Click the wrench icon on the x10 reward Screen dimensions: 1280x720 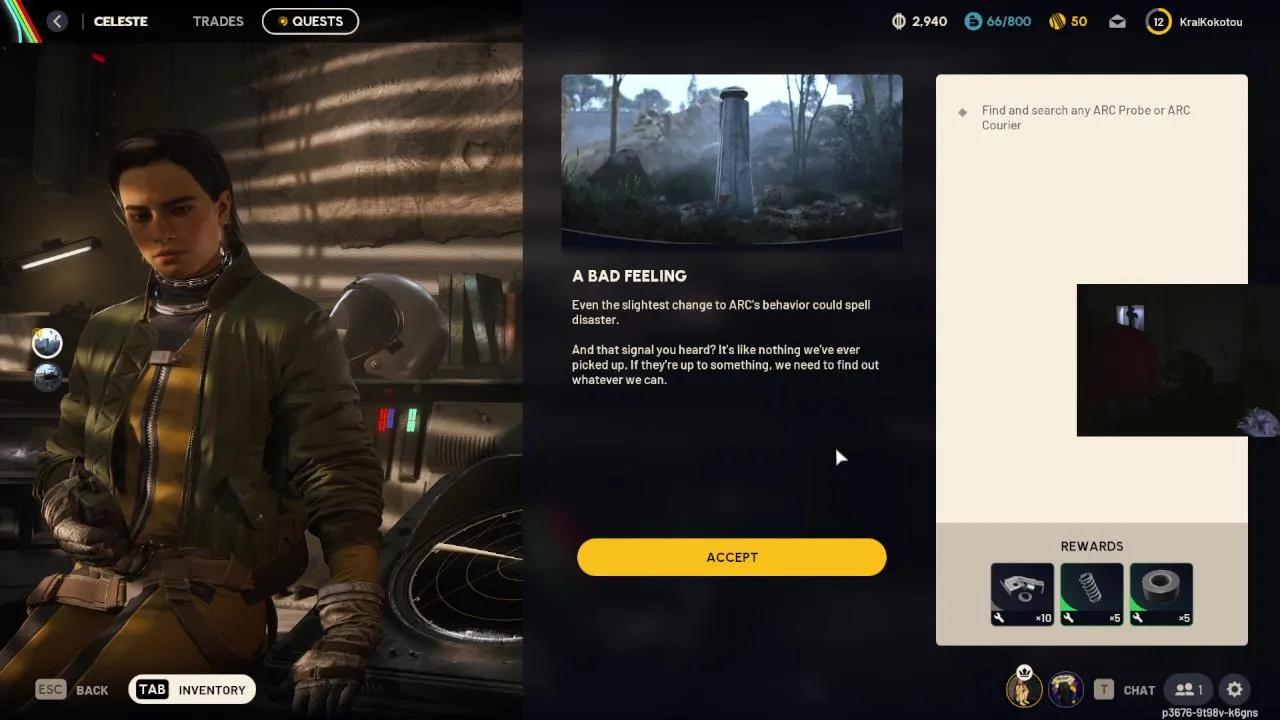coord(1000,617)
